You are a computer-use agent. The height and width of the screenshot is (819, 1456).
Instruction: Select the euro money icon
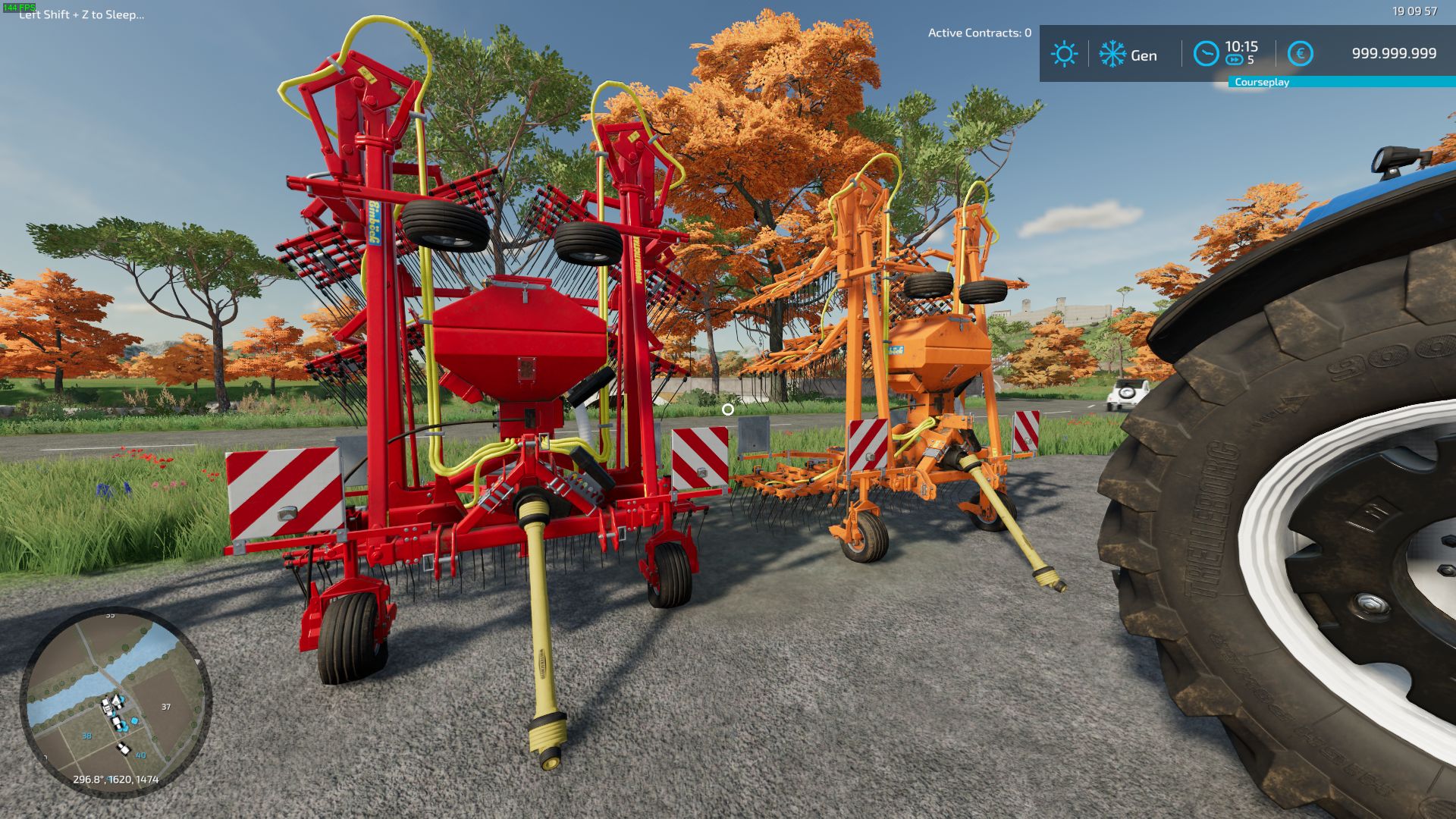(1300, 54)
